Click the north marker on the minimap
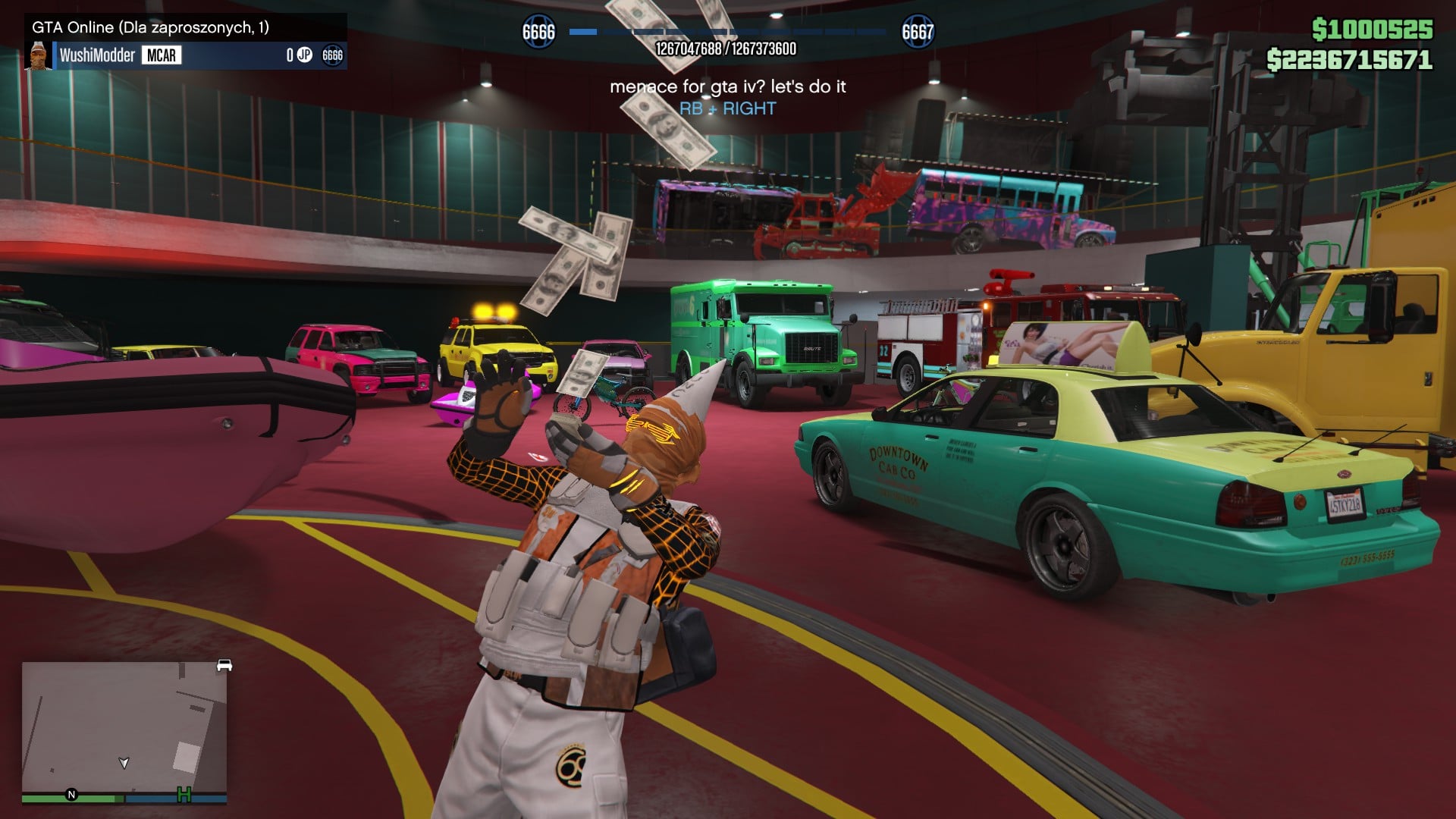This screenshot has height=819, width=1456. pos(72,795)
